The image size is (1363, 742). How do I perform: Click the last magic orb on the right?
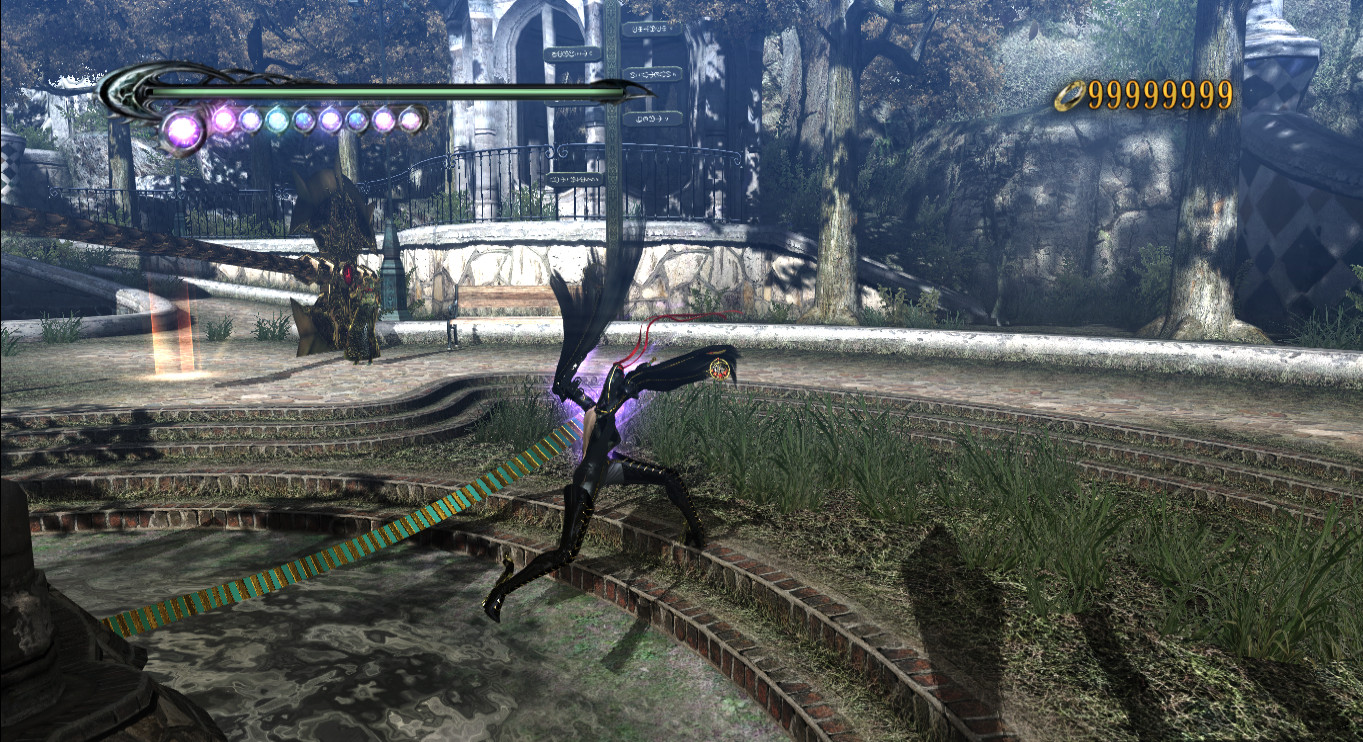[410, 120]
